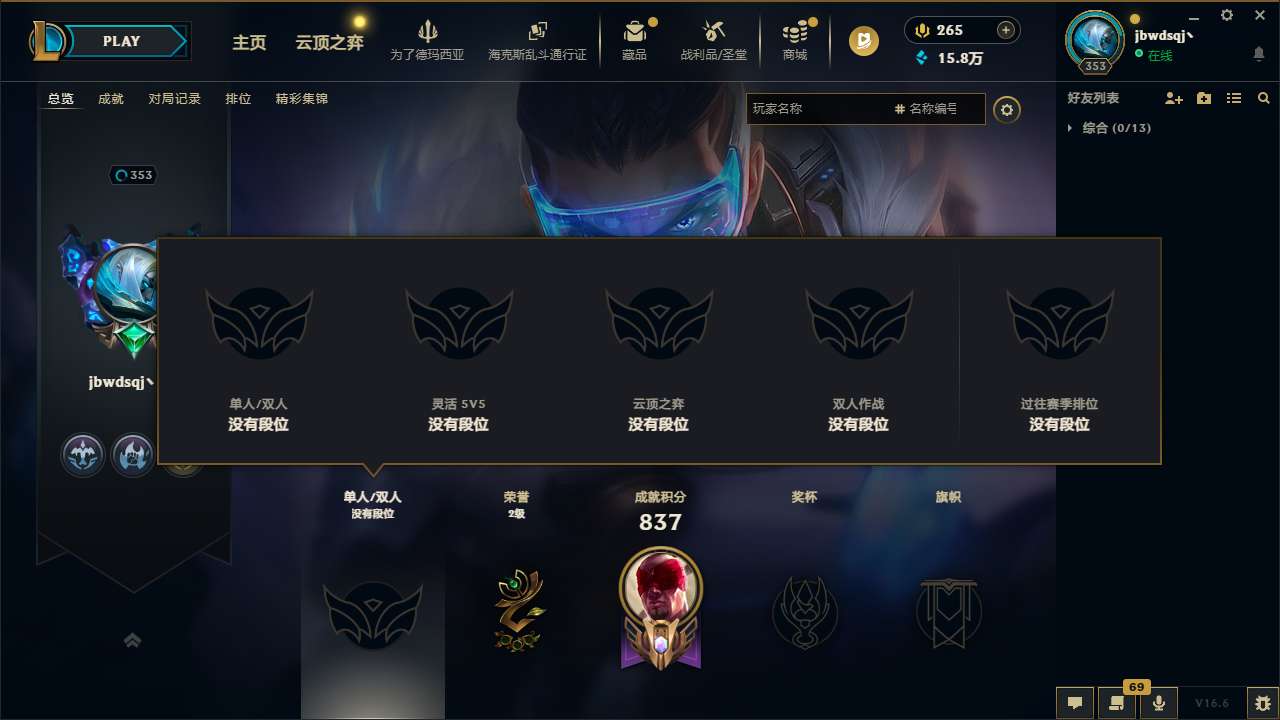The height and width of the screenshot is (720, 1280).
Task: Open the chat bubble icon in the bottom bar
Action: (1074, 703)
